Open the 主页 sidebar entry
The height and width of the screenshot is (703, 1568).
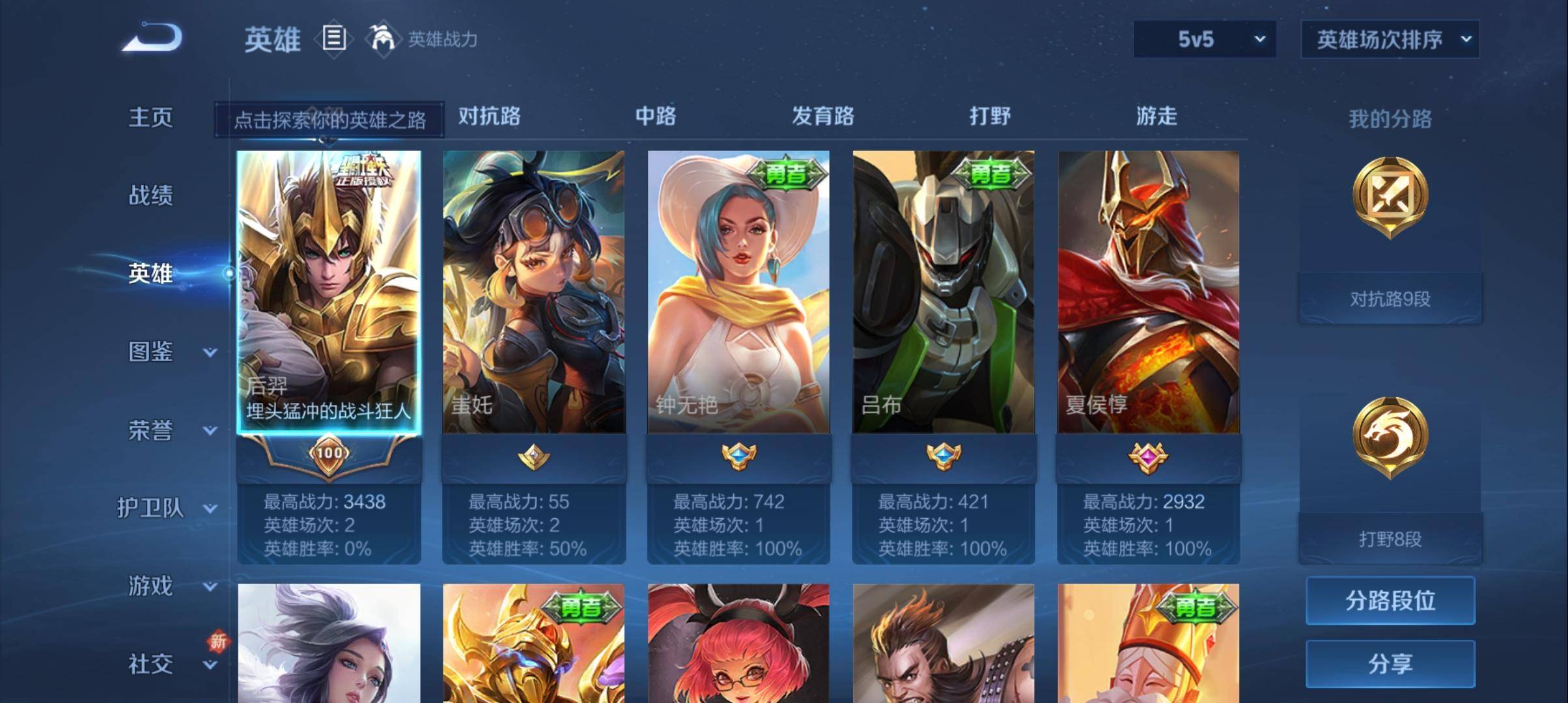(x=150, y=118)
